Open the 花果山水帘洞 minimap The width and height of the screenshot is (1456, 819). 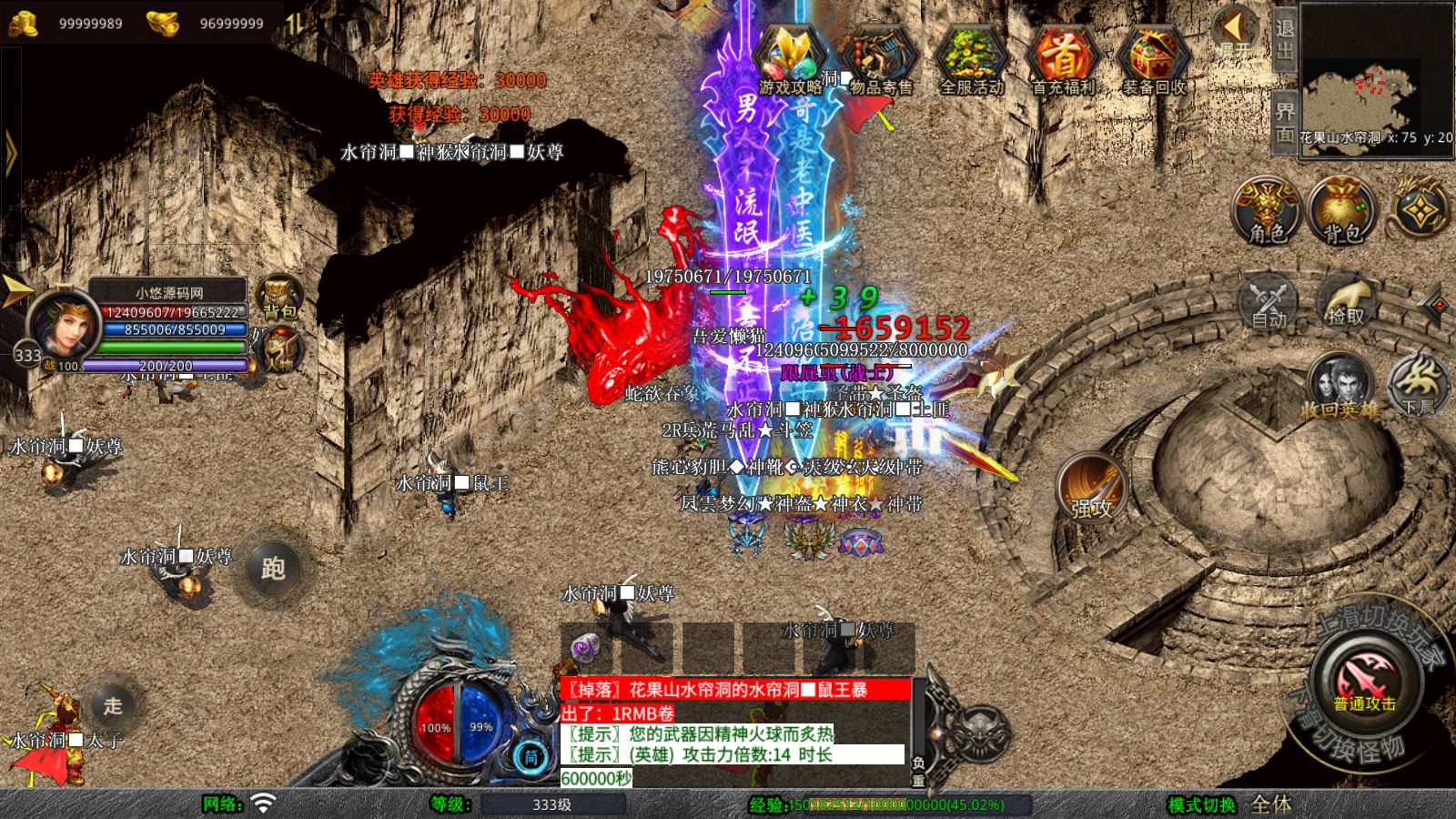point(1376,82)
